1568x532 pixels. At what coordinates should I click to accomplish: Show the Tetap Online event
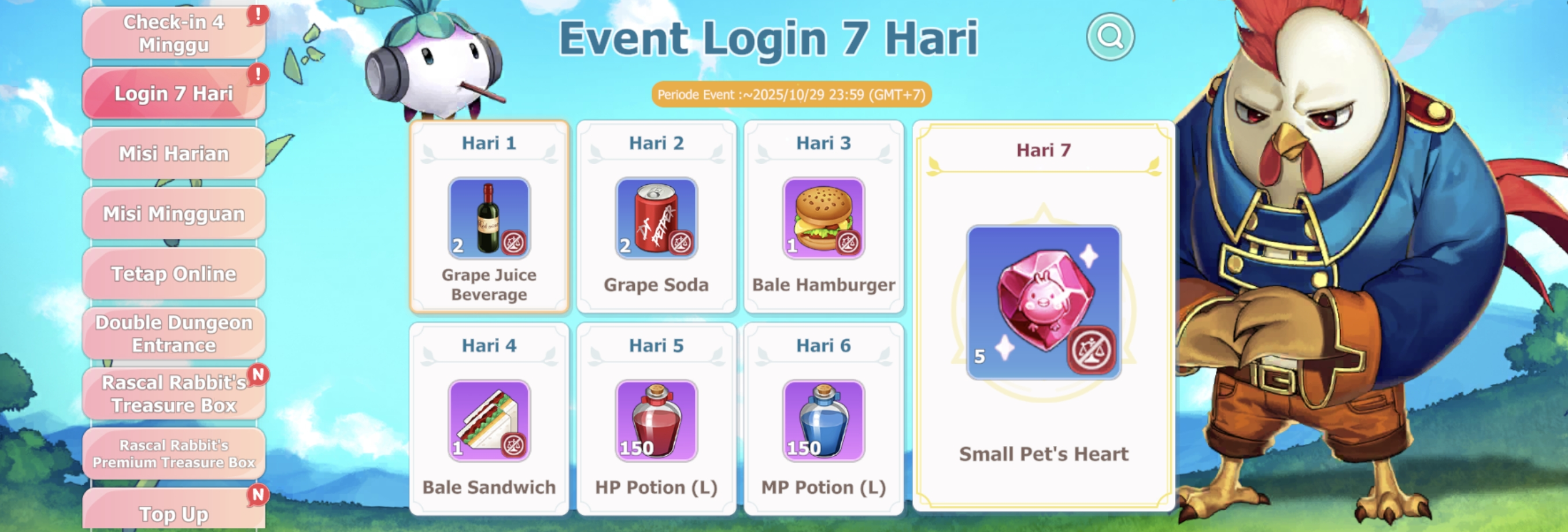pos(173,274)
